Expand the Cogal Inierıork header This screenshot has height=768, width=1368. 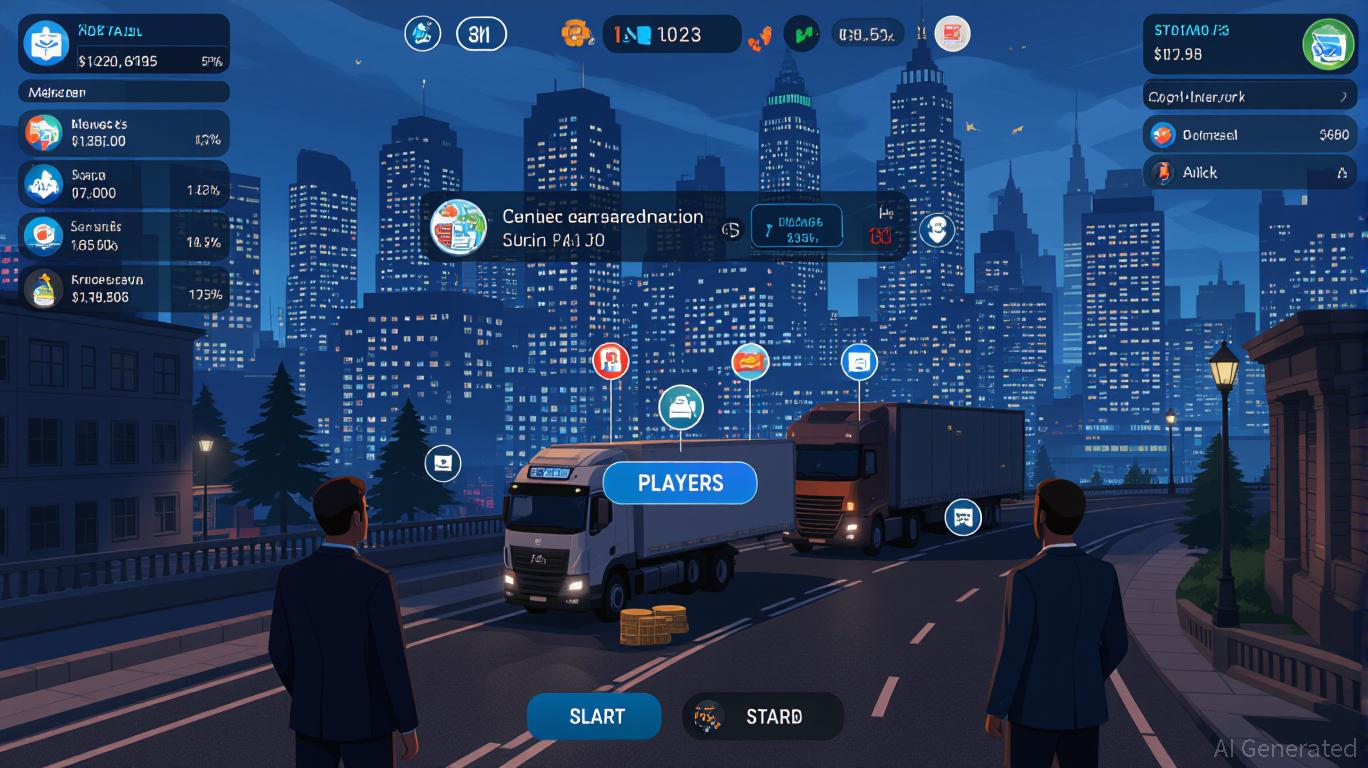(1250, 96)
